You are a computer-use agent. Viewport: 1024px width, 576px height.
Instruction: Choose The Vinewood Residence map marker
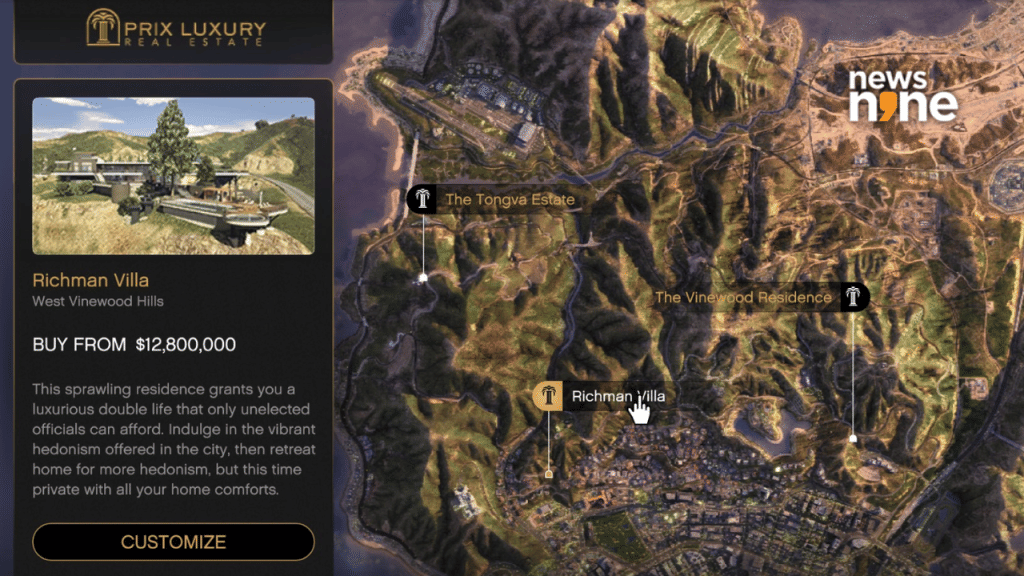pyautogui.click(x=853, y=297)
